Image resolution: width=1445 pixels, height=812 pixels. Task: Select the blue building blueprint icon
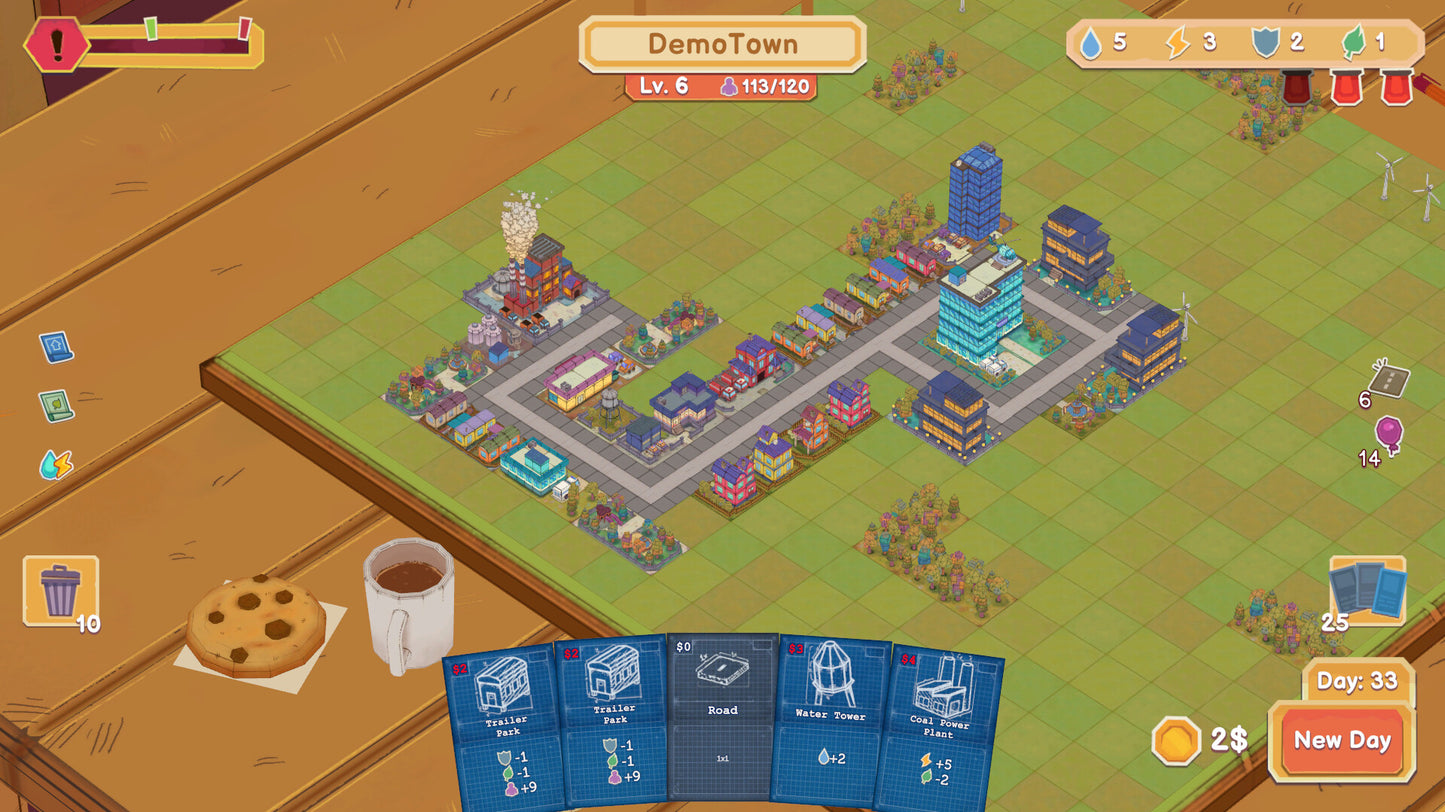point(55,345)
